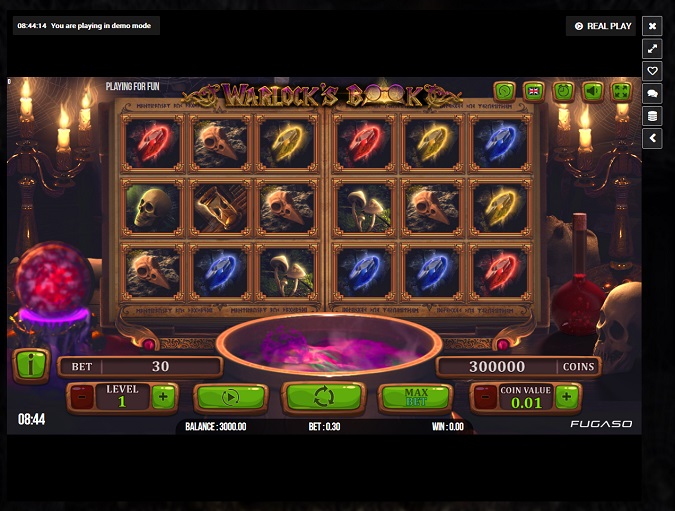Raise the coin value with plus
675x511 pixels.
tap(567, 397)
